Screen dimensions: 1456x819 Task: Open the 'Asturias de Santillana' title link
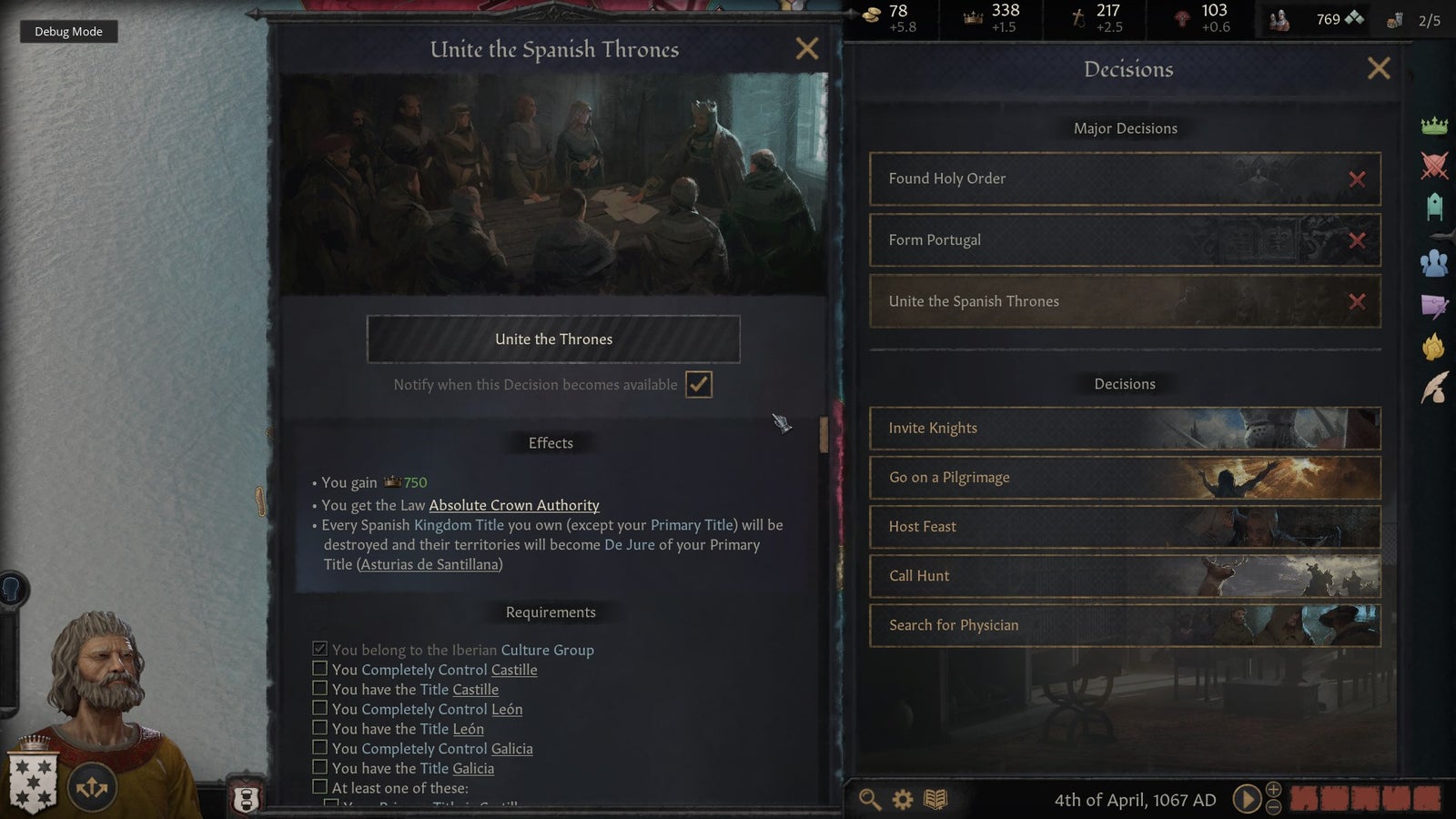pos(428,564)
